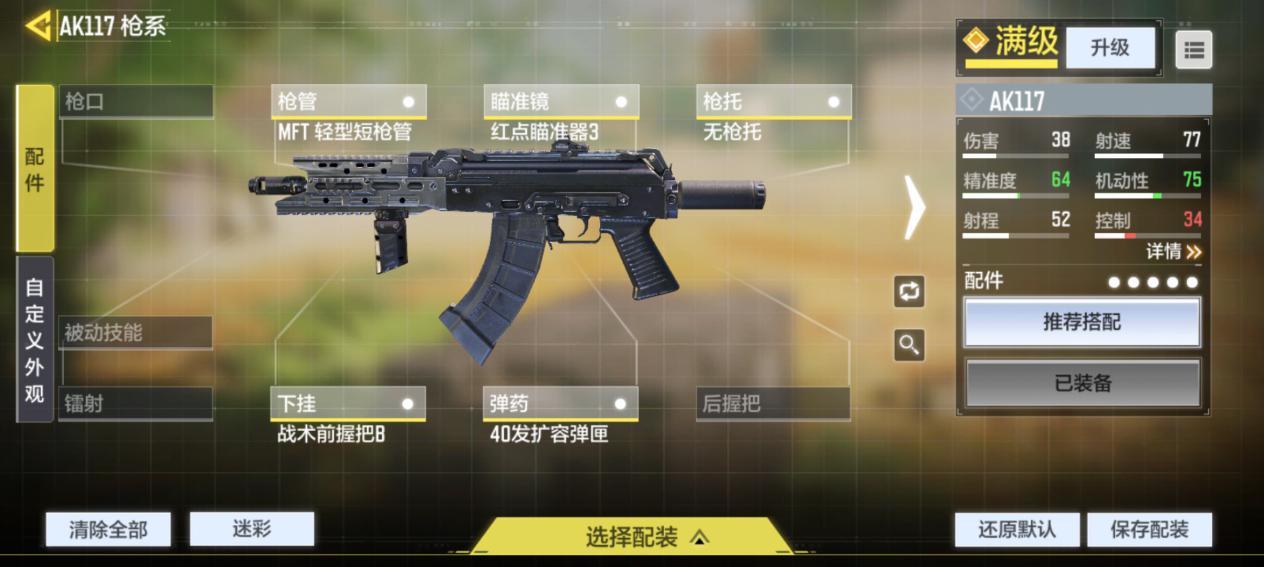This screenshot has width=1264, height=567.
Task: Open the 自定义外观 tab
Action: click(x=35, y=339)
